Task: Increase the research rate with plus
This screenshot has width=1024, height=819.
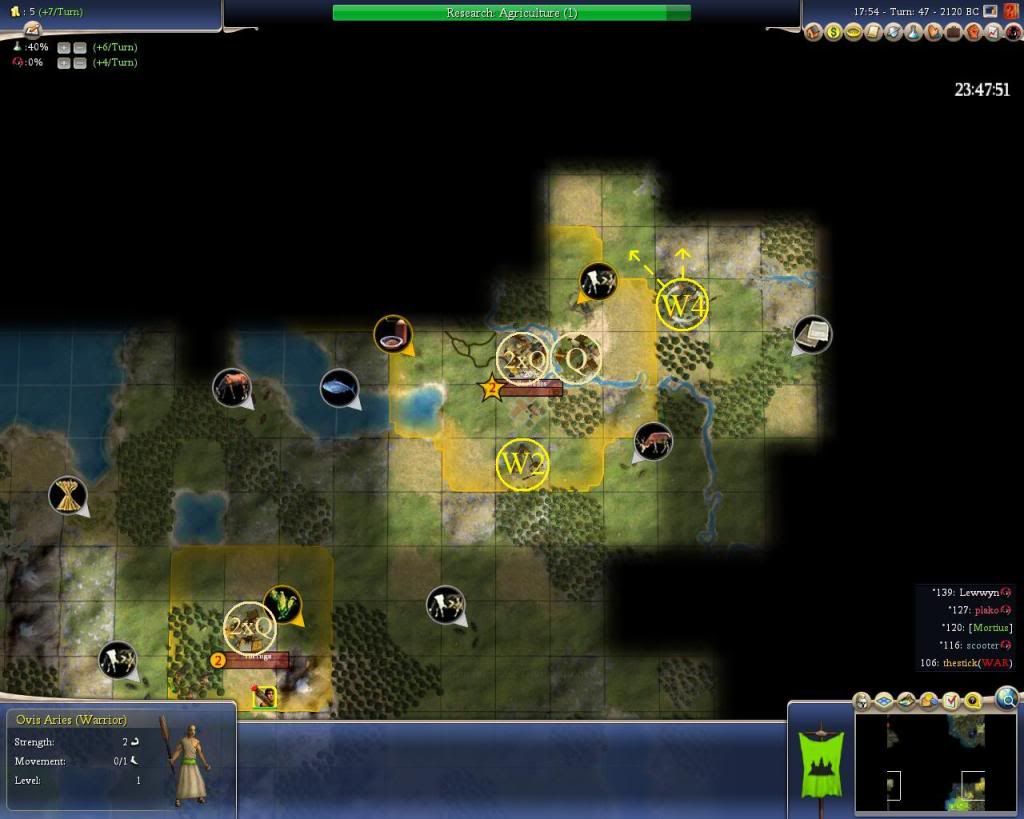Action: pos(63,47)
